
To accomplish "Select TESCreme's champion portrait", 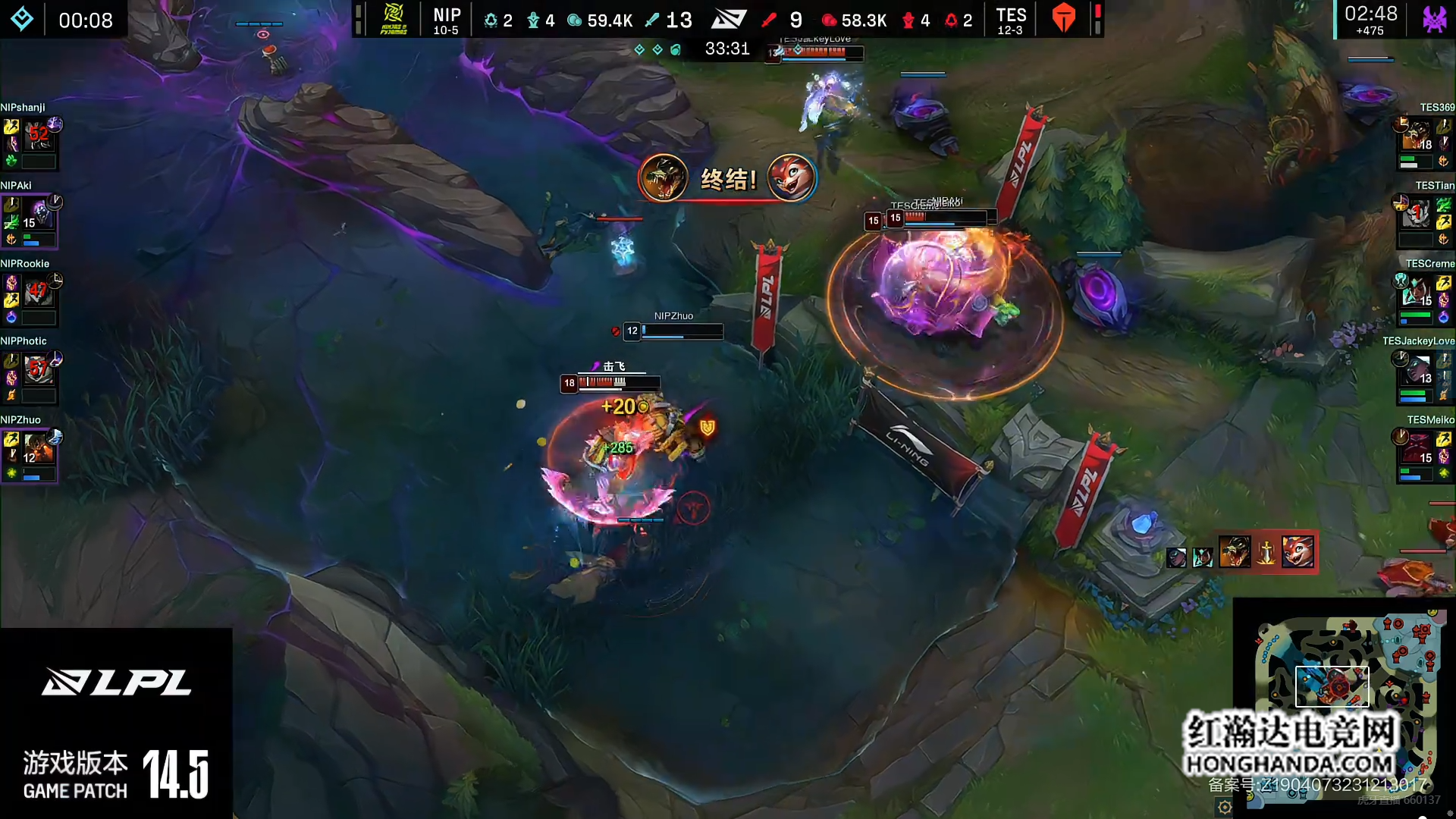I will [1417, 293].
